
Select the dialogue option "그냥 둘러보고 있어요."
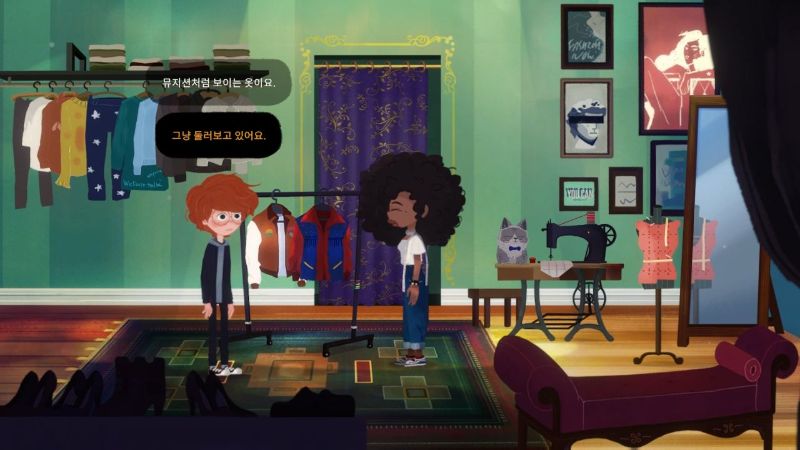point(218,136)
